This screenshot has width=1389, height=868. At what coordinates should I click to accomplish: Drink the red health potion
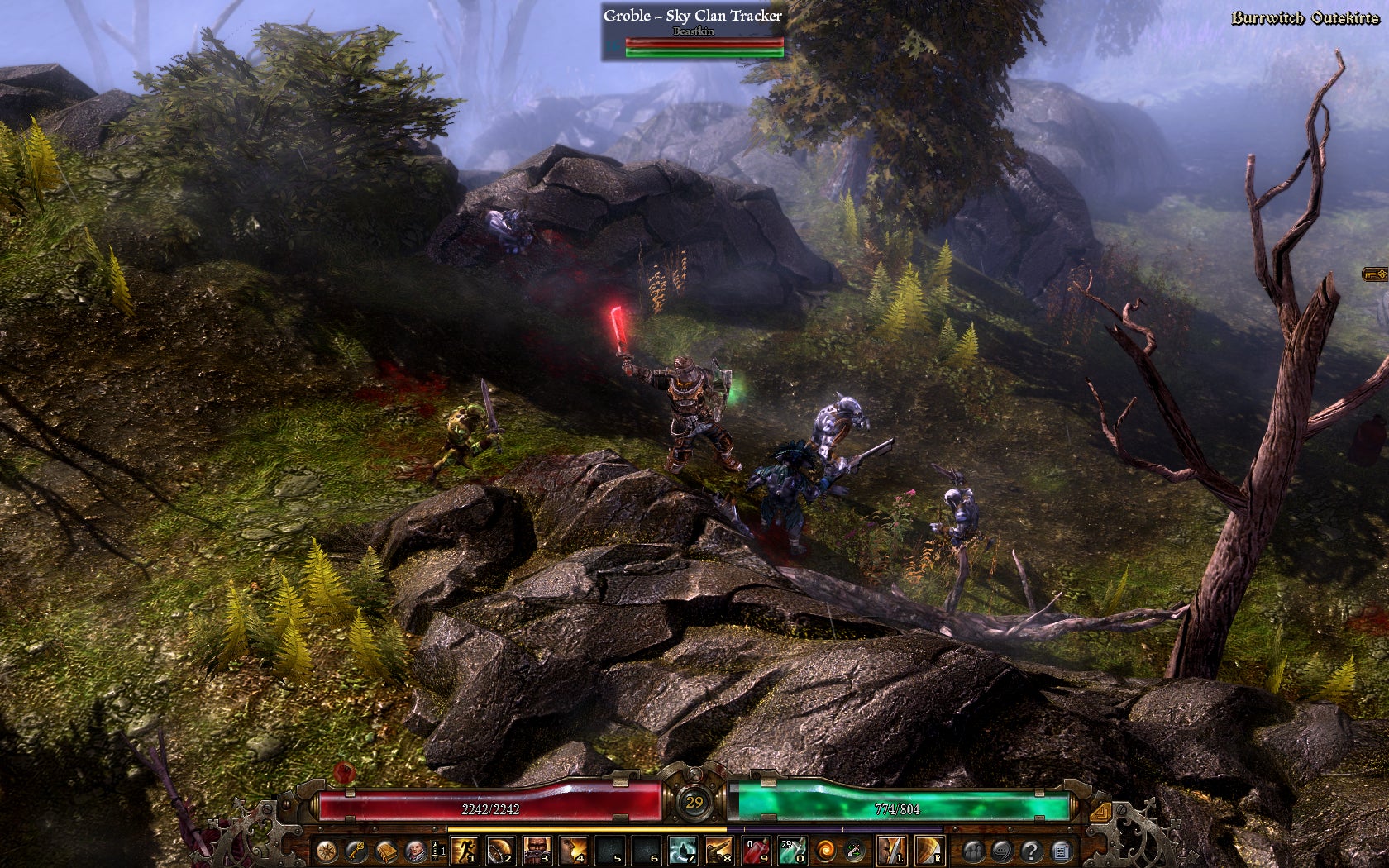[757, 851]
